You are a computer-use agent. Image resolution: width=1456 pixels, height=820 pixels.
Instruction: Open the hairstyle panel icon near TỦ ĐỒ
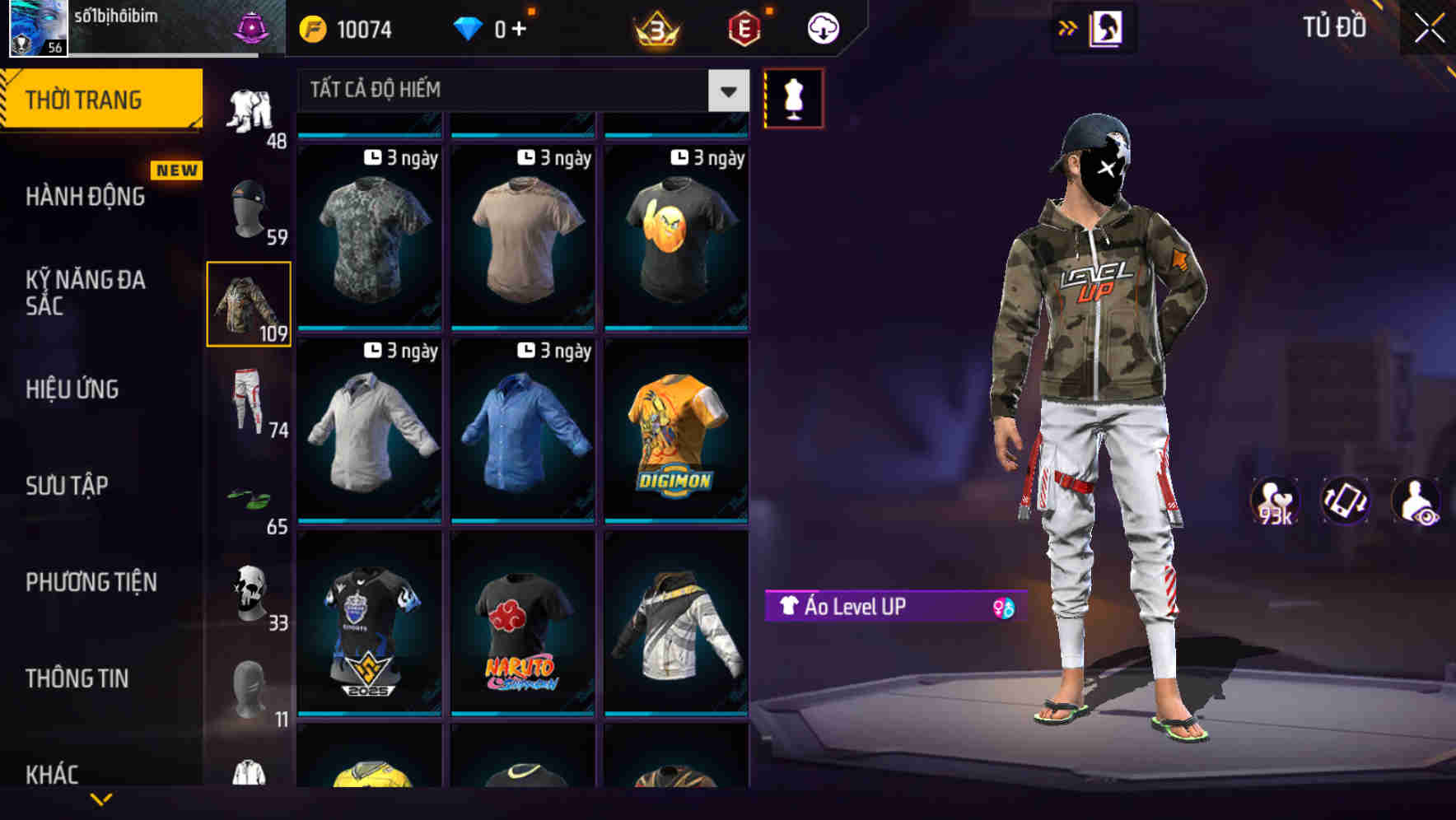(1108, 27)
